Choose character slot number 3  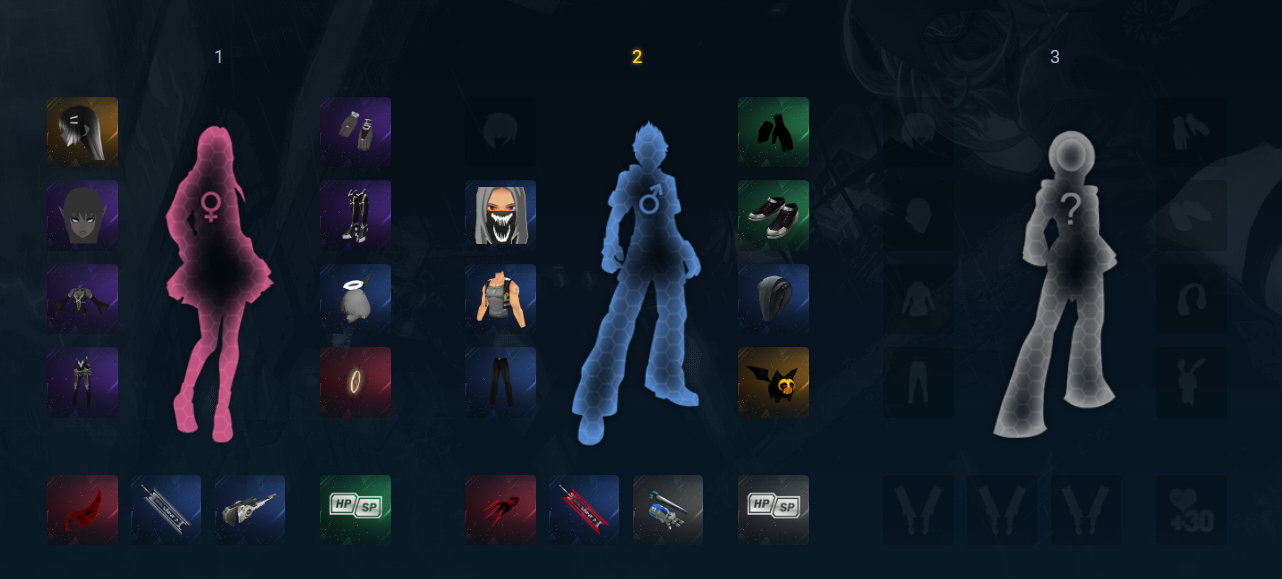point(1054,57)
